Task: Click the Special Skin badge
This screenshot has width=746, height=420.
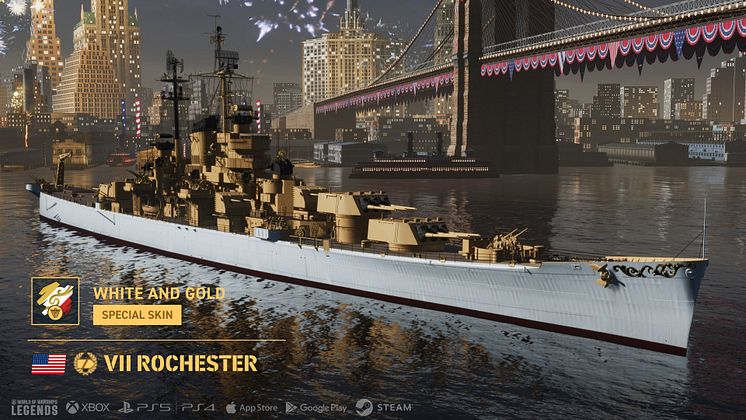Action: [137, 315]
